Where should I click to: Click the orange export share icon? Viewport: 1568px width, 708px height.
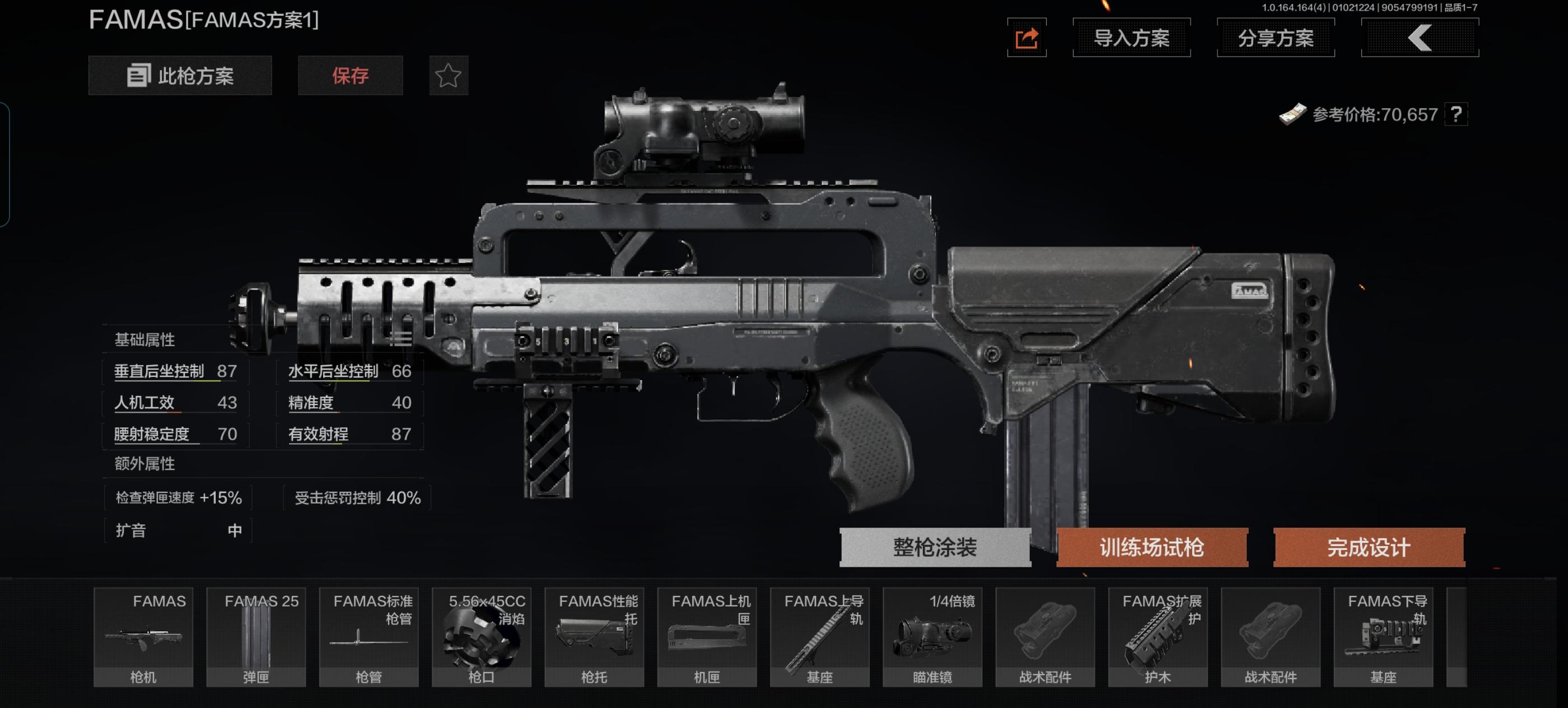coord(1026,38)
